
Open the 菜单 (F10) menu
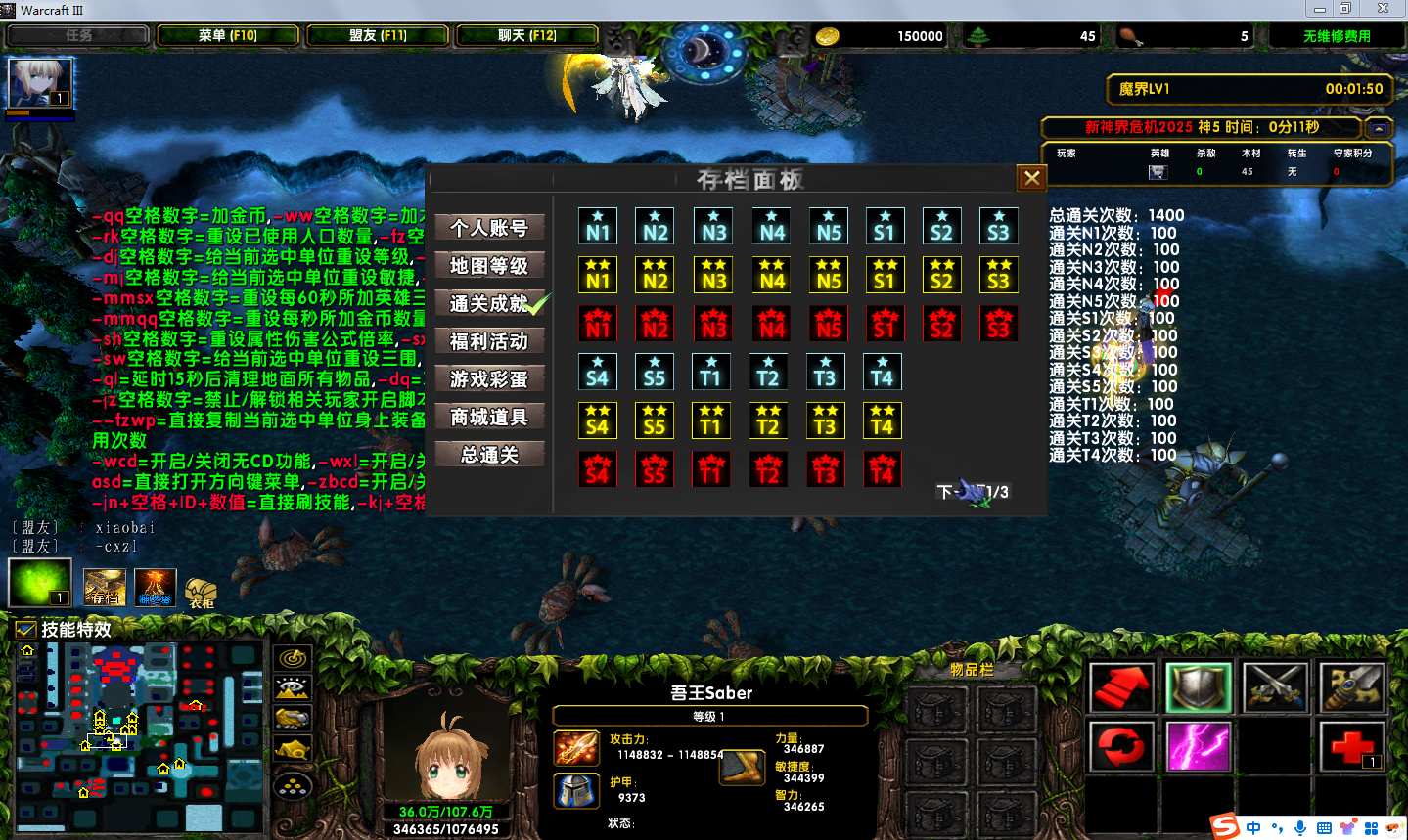pos(228,36)
